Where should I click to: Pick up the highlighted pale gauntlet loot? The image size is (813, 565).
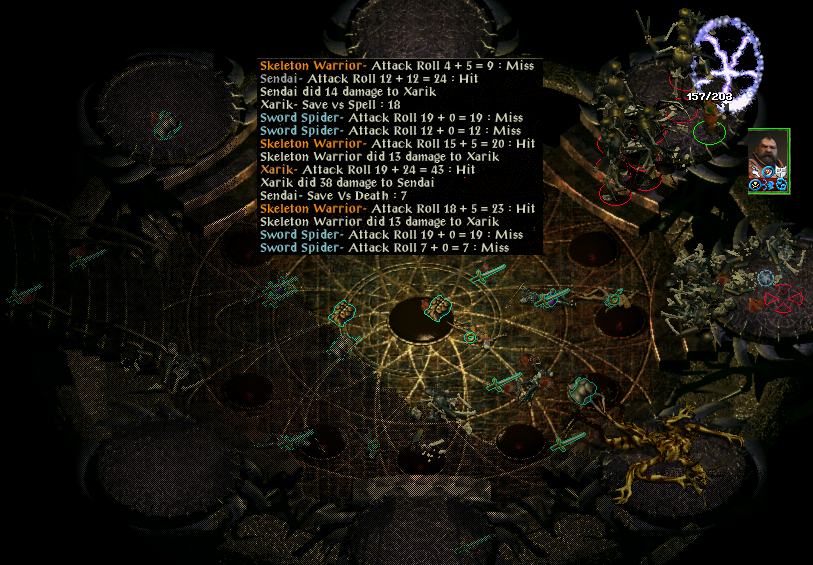(581, 389)
